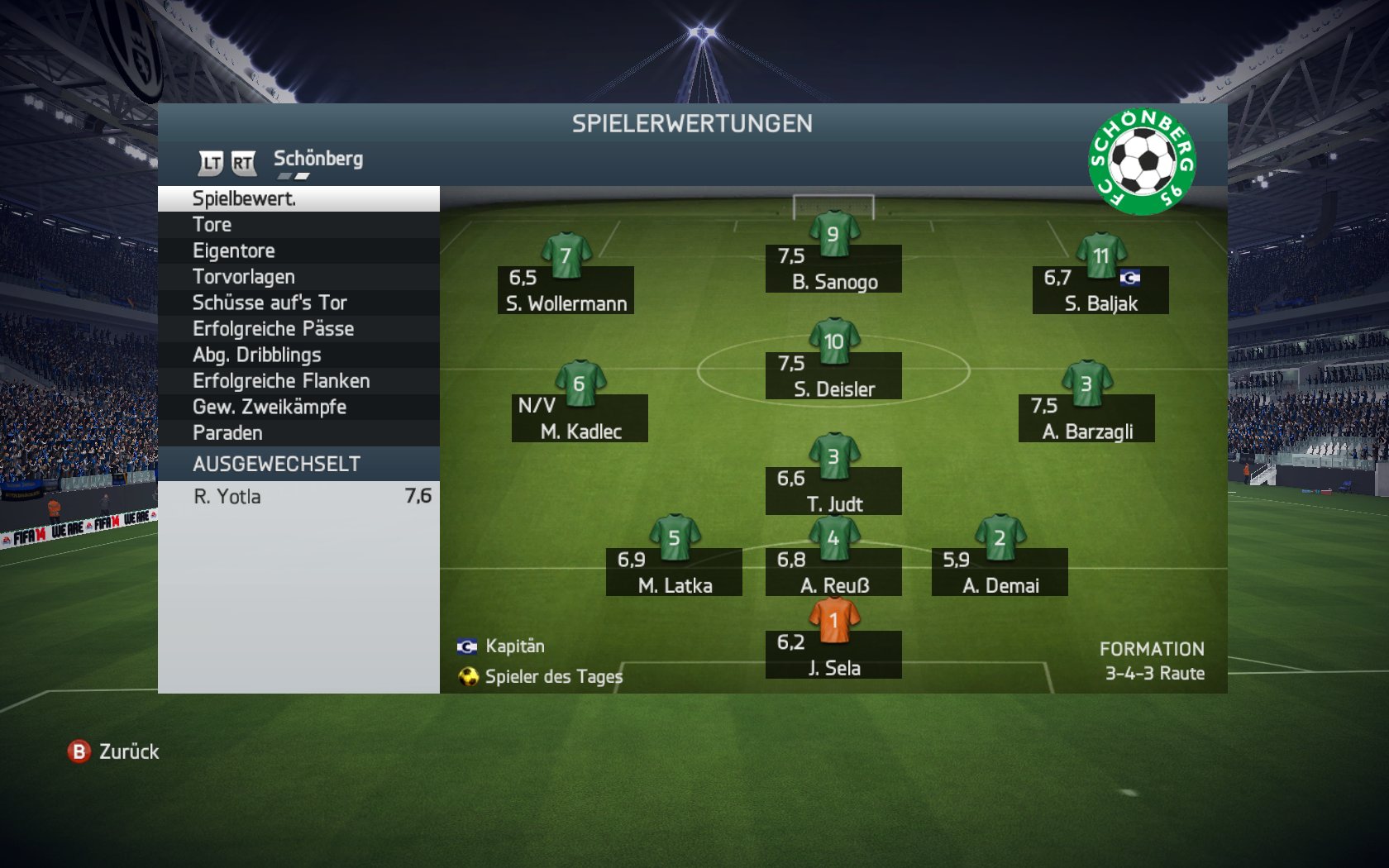Choose the Tore stat row
Image resolution: width=1389 pixels, height=868 pixels.
298,225
